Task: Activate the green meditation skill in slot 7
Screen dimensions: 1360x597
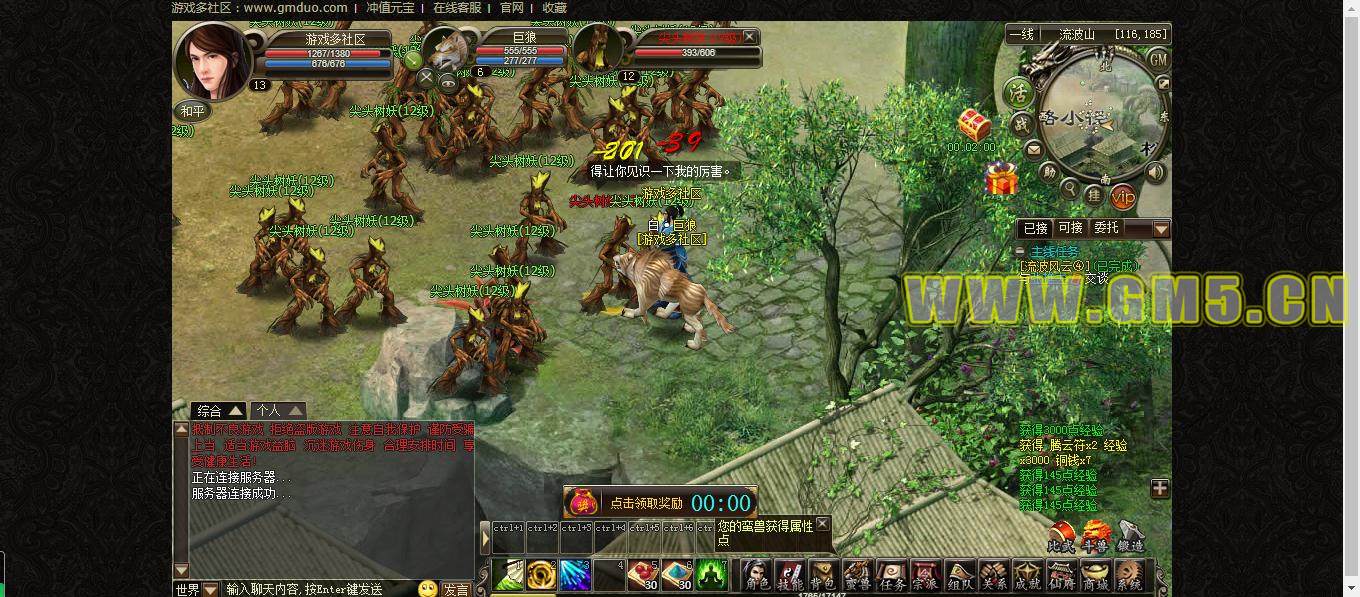Action: pos(712,575)
